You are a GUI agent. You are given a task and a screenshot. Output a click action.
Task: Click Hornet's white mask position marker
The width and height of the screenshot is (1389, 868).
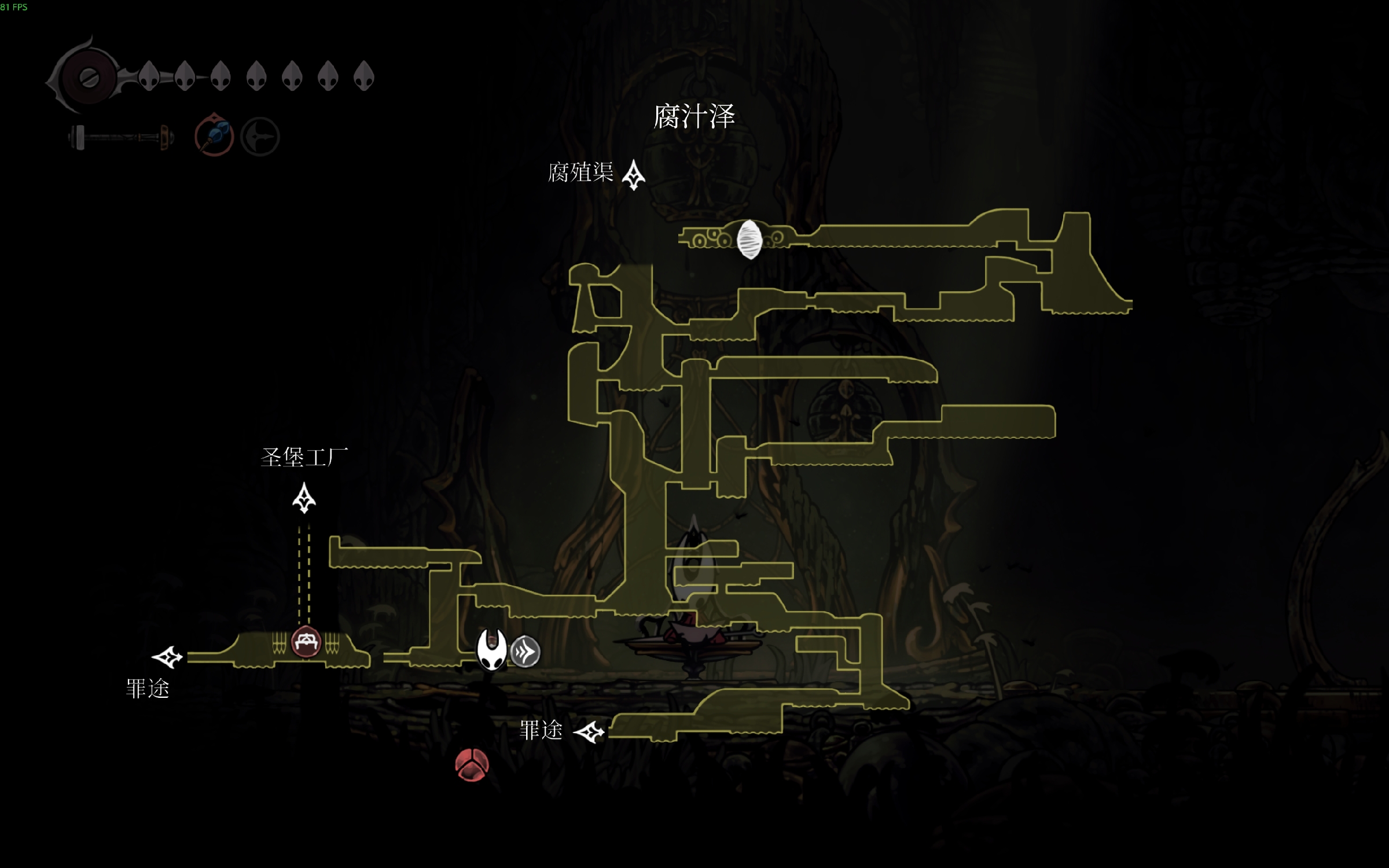(491, 649)
